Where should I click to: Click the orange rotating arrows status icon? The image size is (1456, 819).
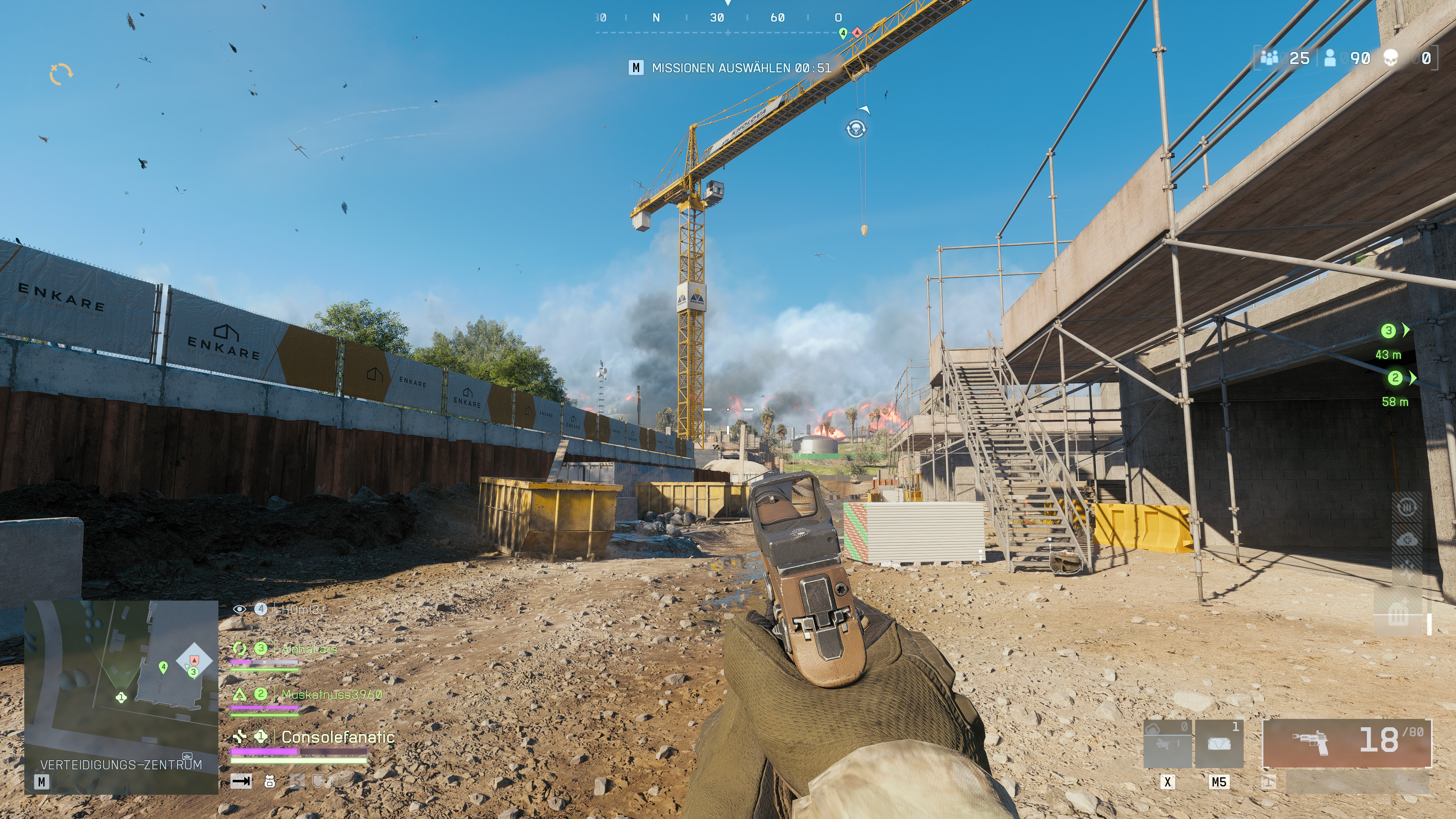(x=61, y=74)
